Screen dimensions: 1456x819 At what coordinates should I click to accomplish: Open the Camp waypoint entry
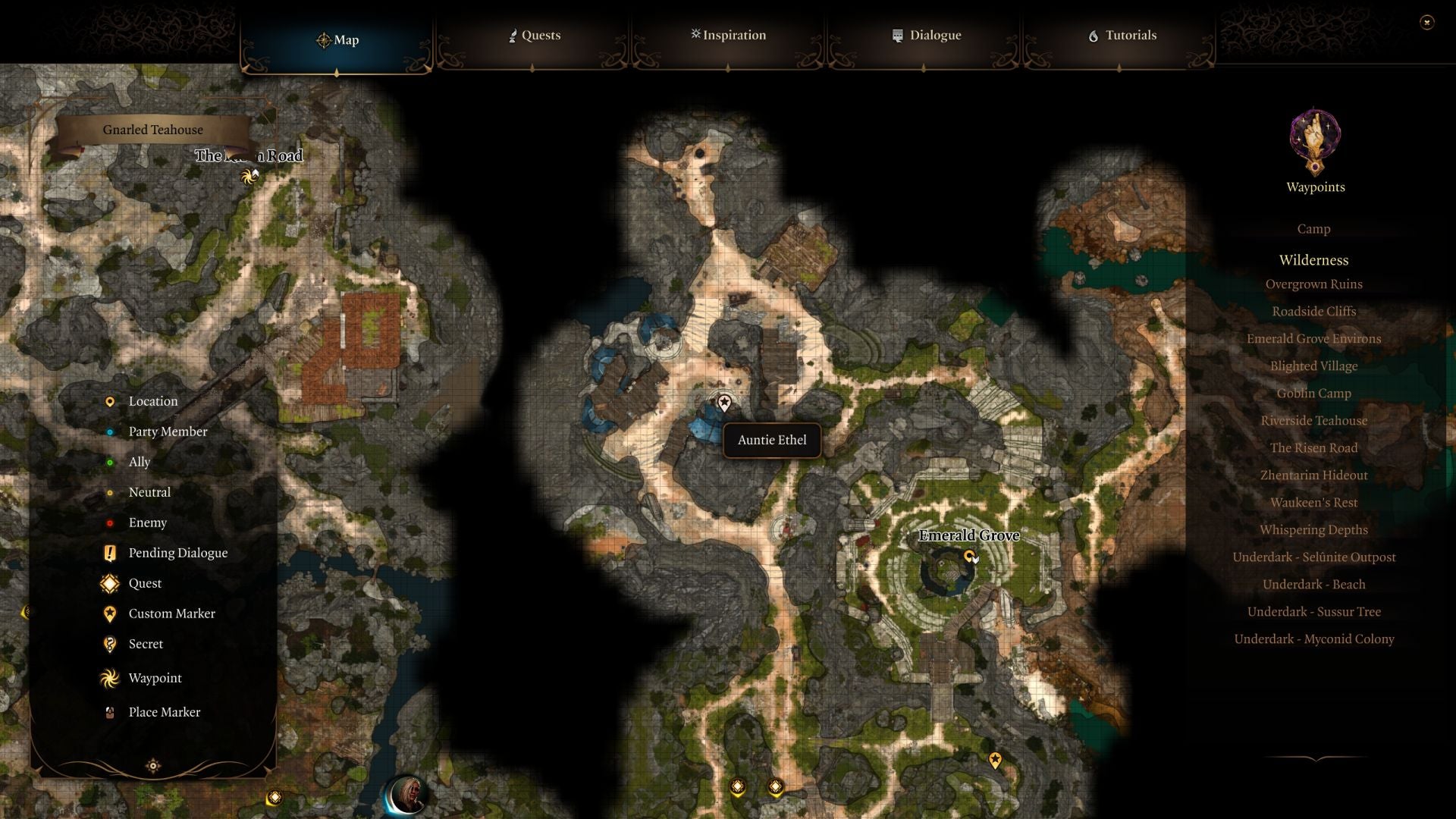pyautogui.click(x=1313, y=228)
